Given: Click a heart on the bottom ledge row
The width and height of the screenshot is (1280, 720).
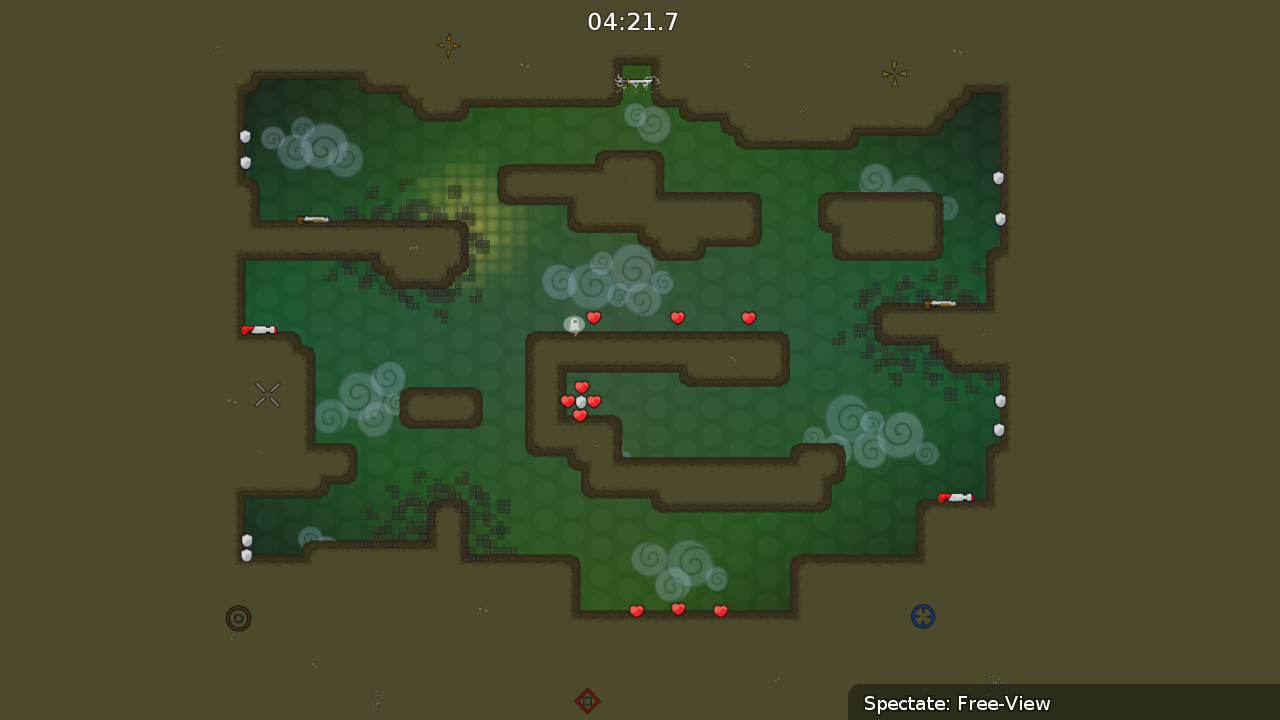Looking at the screenshot, I should coord(678,608).
